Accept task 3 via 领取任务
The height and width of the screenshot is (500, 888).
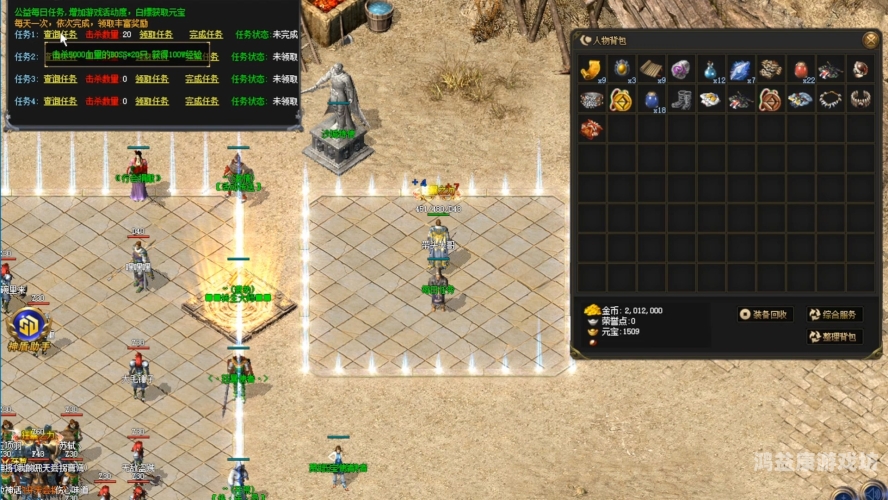[x=152, y=79]
